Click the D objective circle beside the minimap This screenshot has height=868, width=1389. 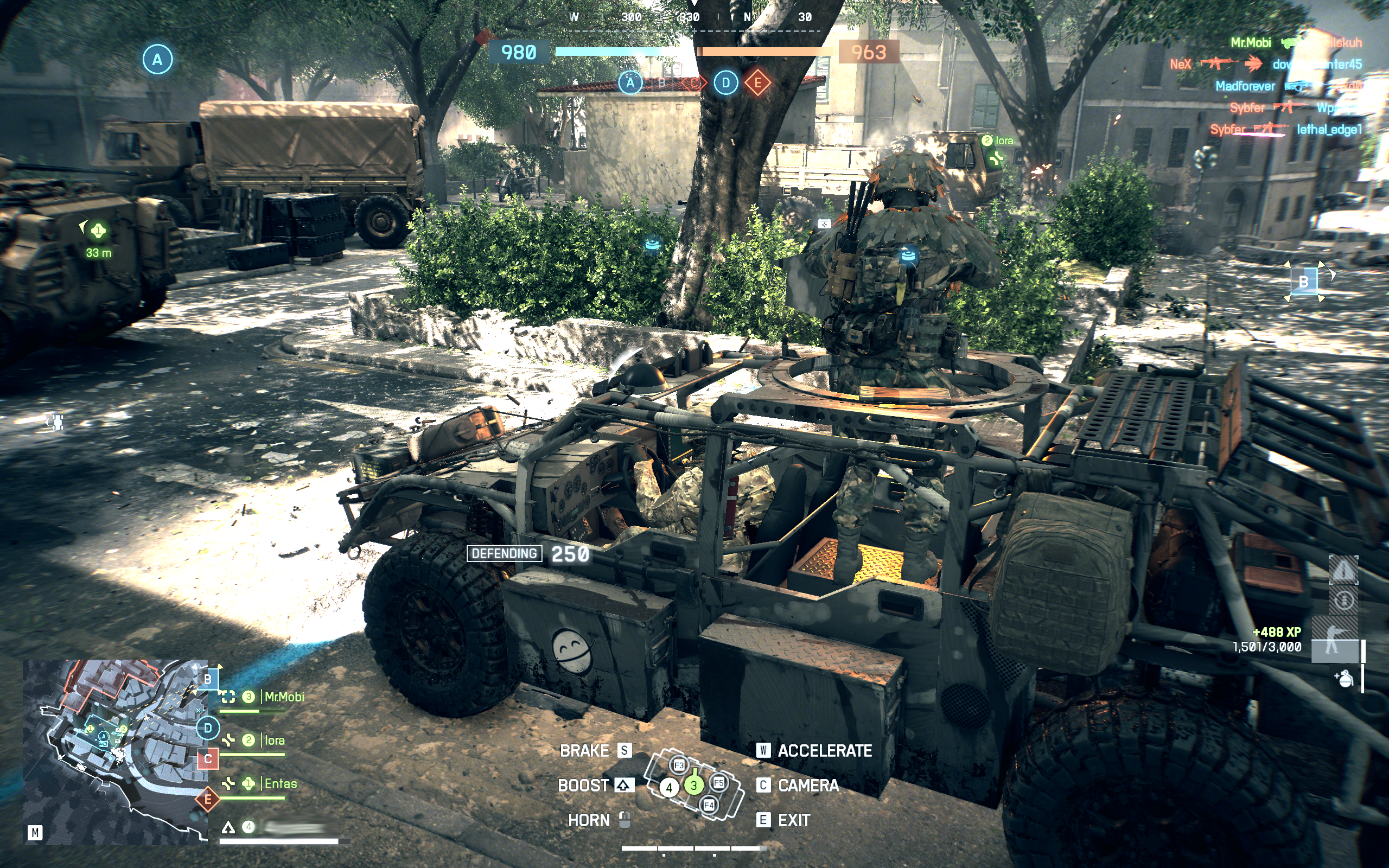[208, 729]
